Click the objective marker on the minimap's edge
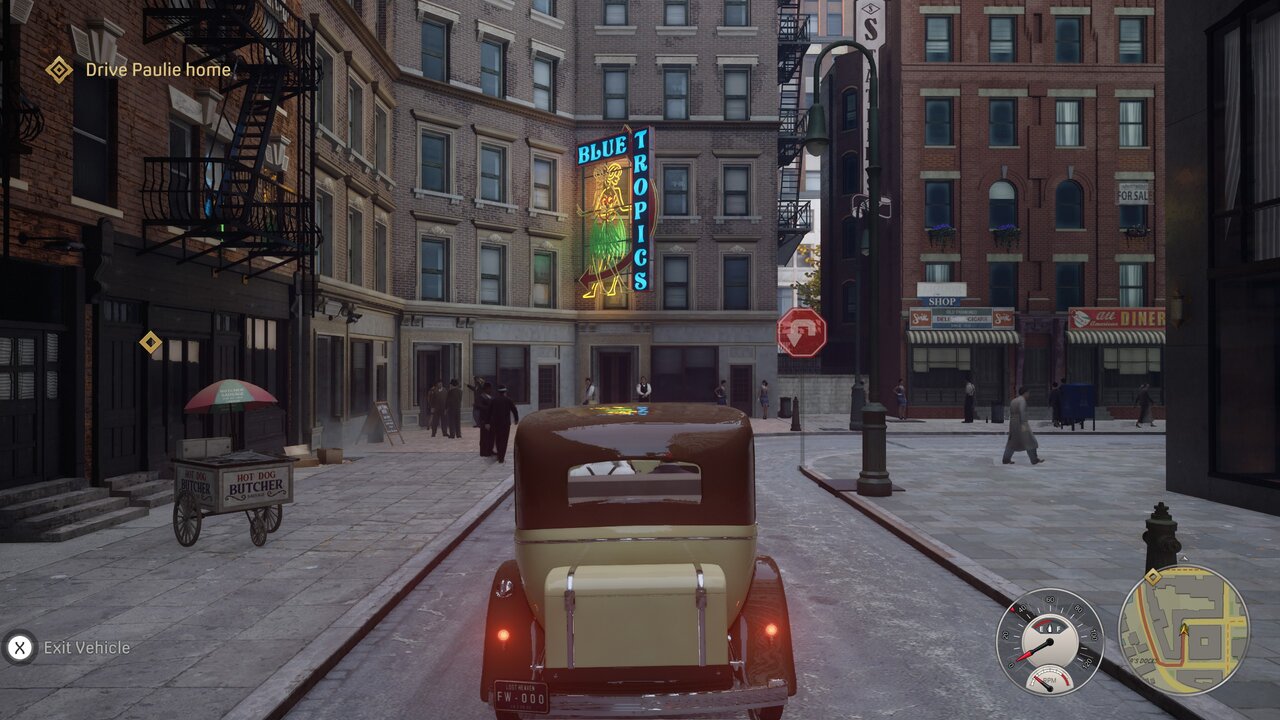Image resolution: width=1280 pixels, height=720 pixels. pyautogui.click(x=1153, y=577)
